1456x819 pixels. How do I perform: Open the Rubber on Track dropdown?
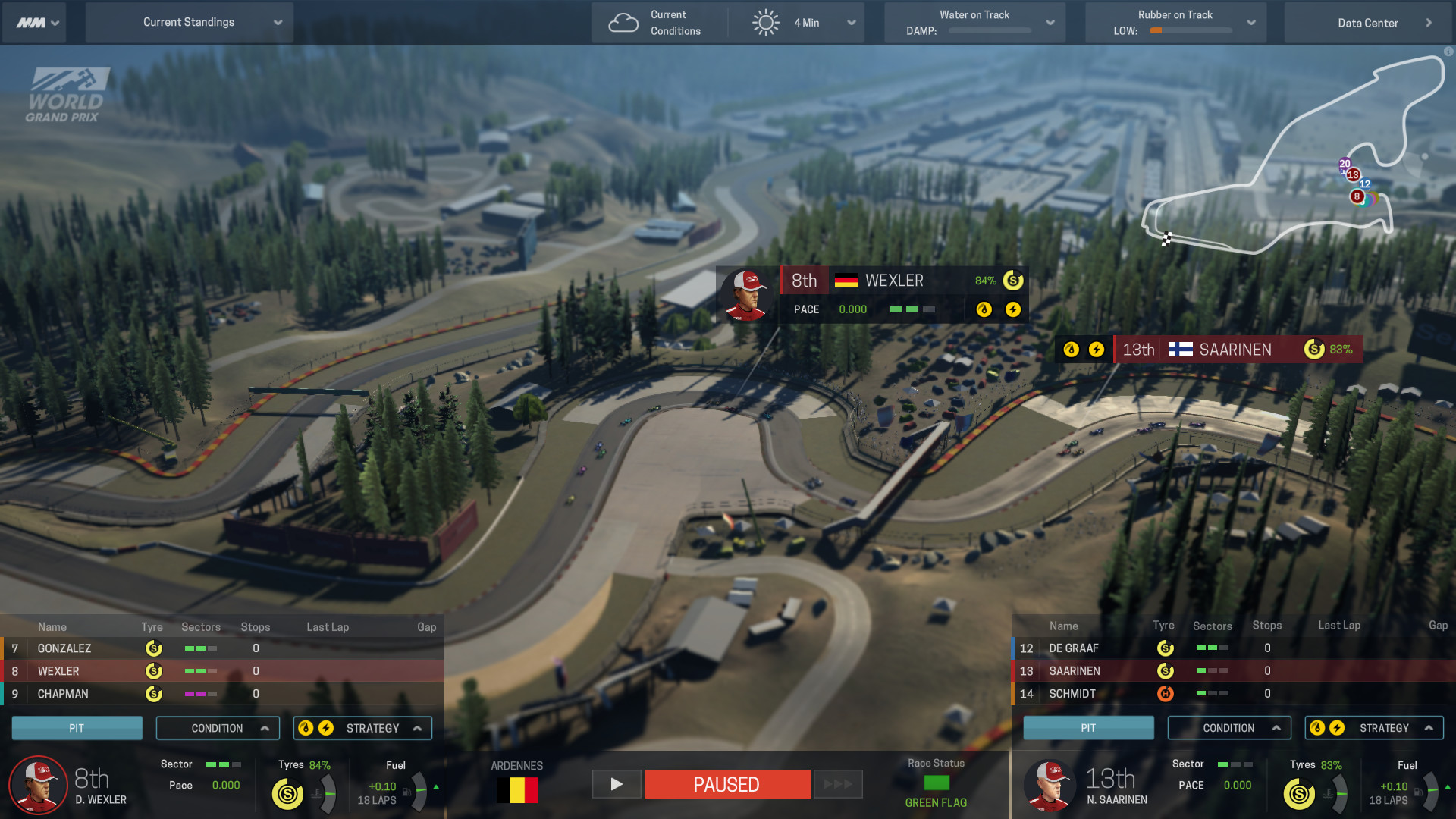1252,22
